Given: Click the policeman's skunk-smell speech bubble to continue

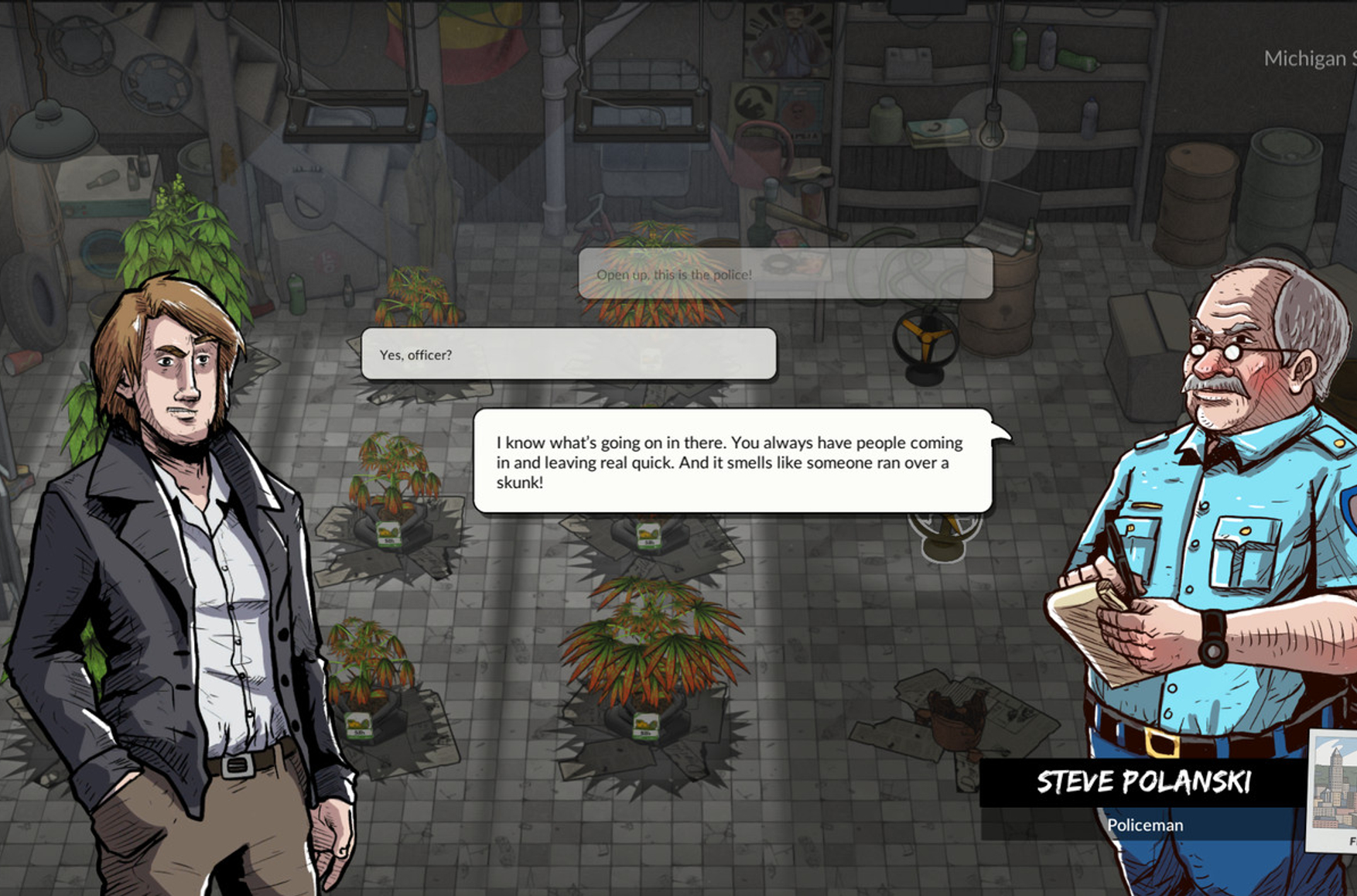Looking at the screenshot, I should click(x=732, y=462).
